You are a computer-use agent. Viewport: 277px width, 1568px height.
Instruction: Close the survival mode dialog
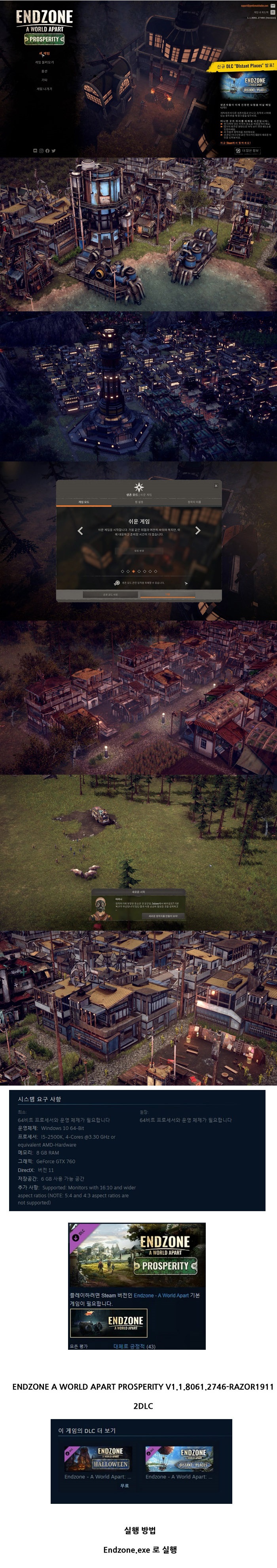coord(216,486)
